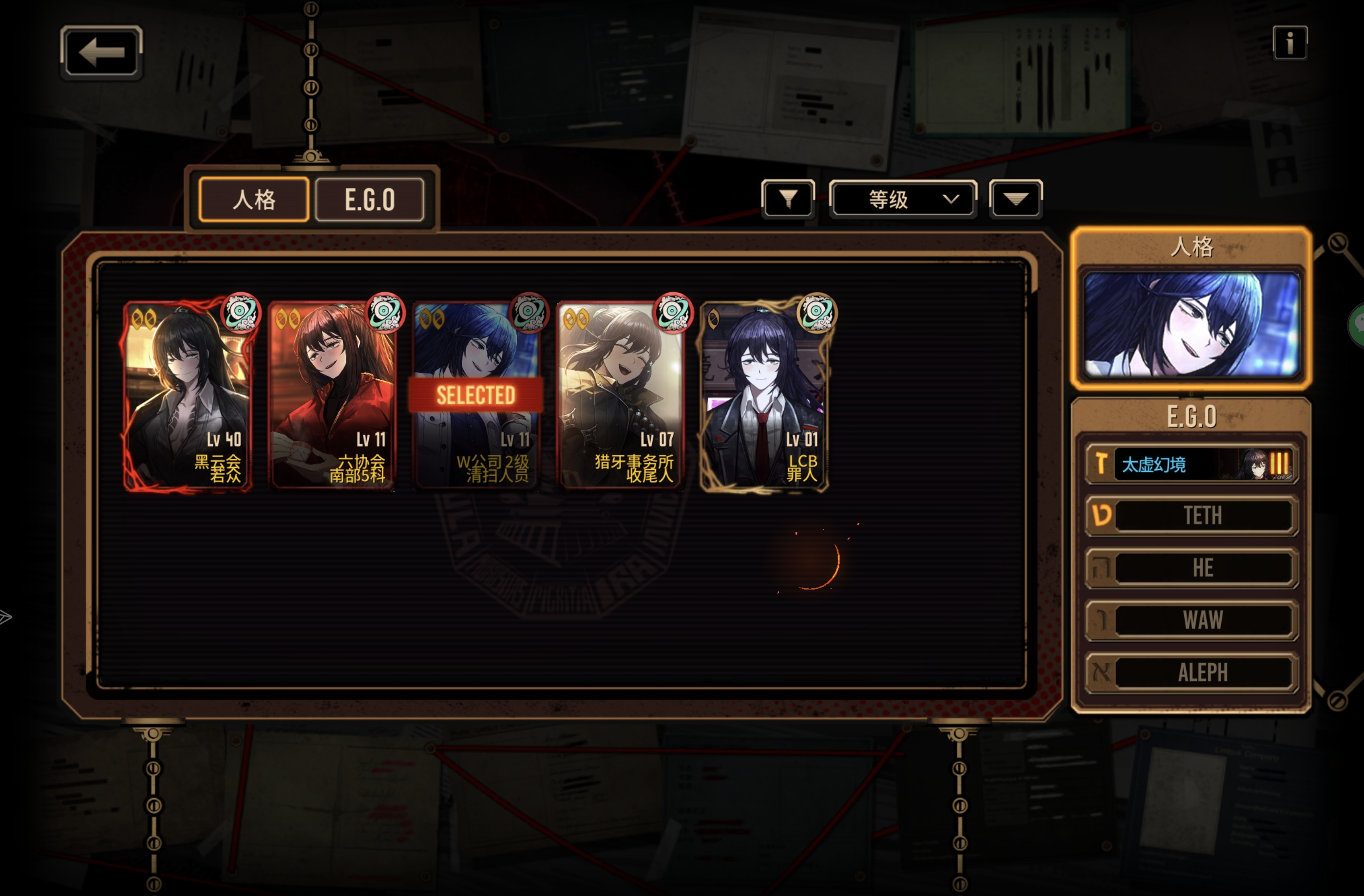The image size is (1364, 896).
Task: Toggle the sort order arrow button
Action: tap(1015, 199)
